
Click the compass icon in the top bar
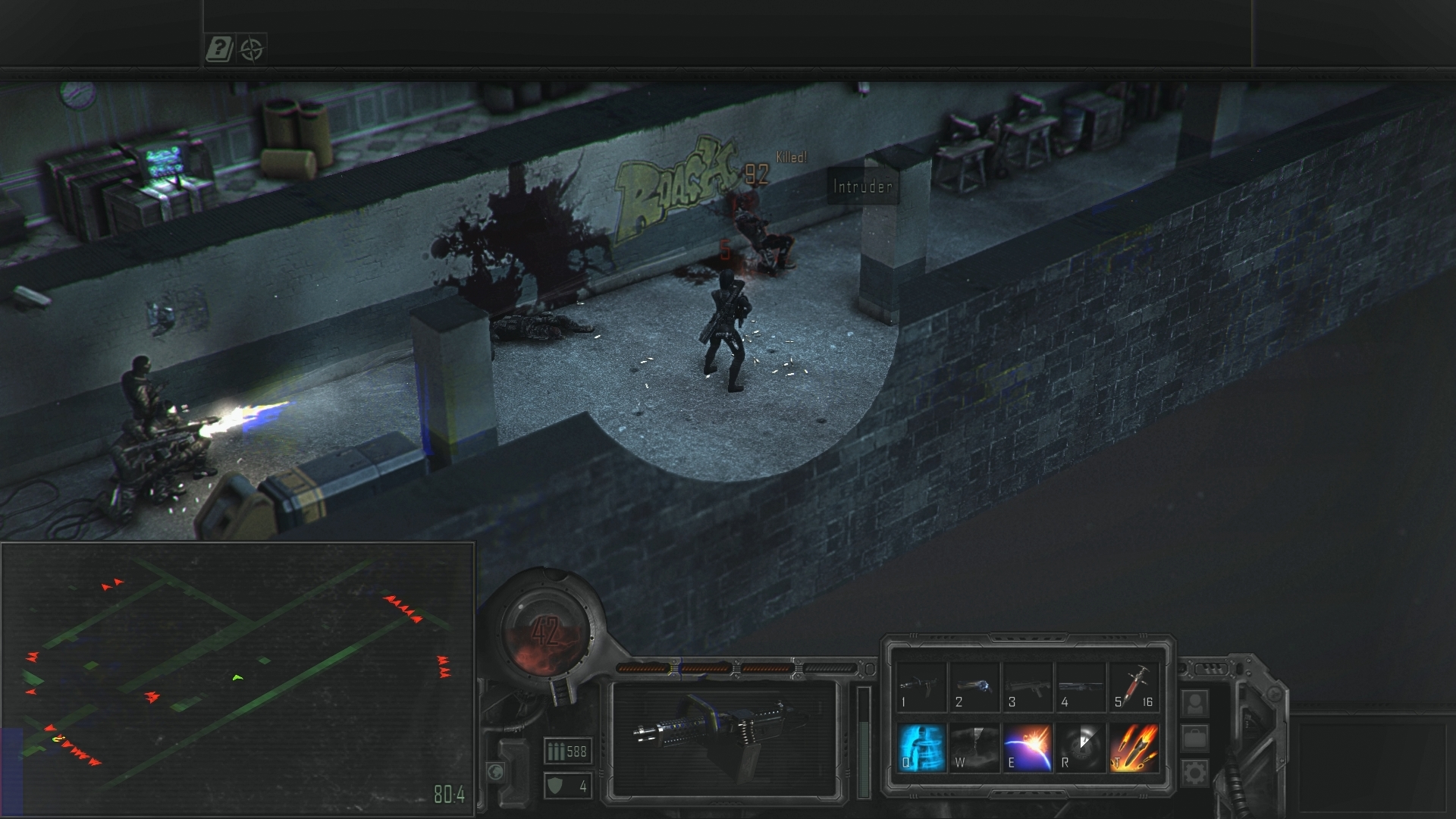[252, 50]
